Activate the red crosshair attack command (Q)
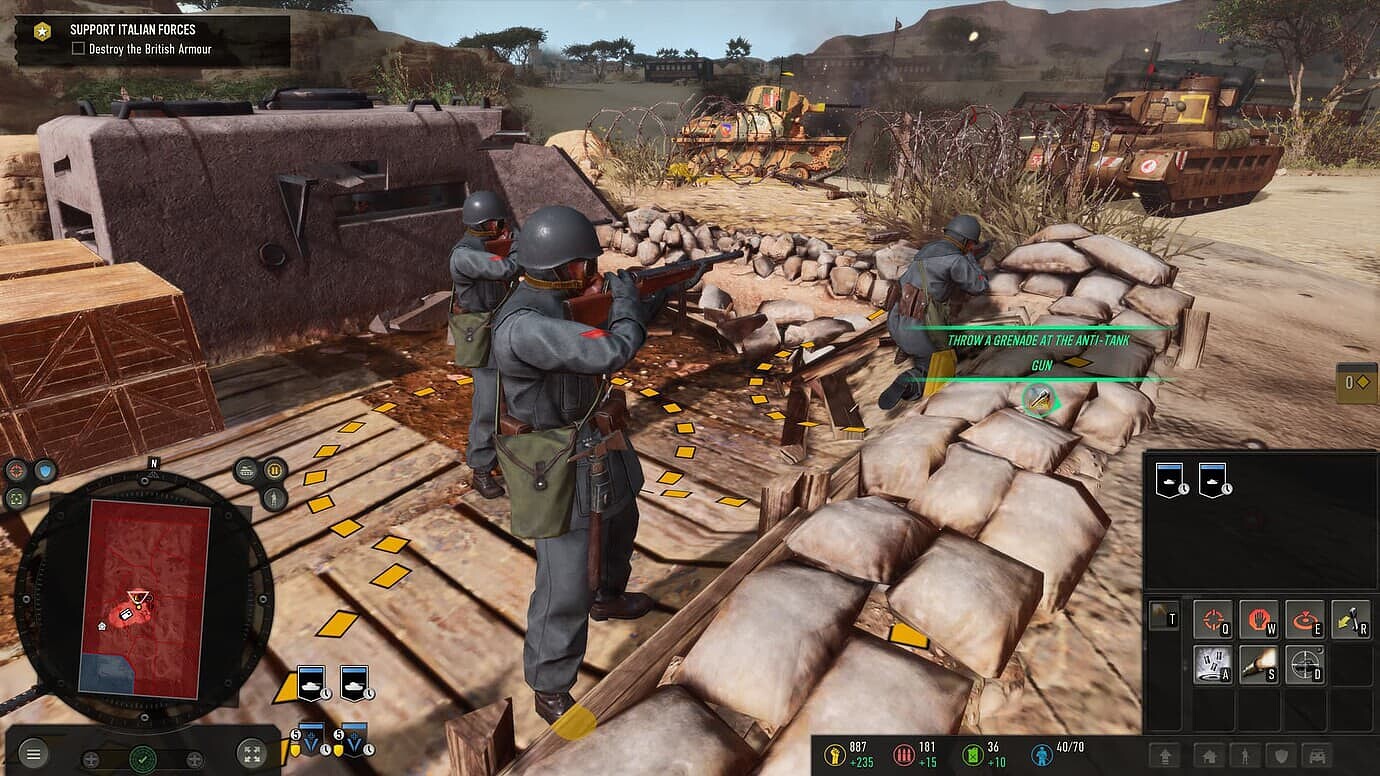The width and height of the screenshot is (1380, 776). click(1214, 619)
